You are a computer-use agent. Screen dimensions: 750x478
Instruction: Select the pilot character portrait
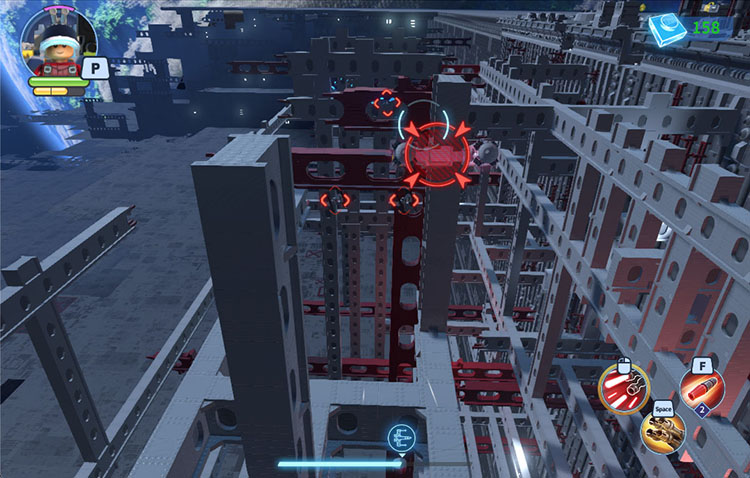coord(57,44)
